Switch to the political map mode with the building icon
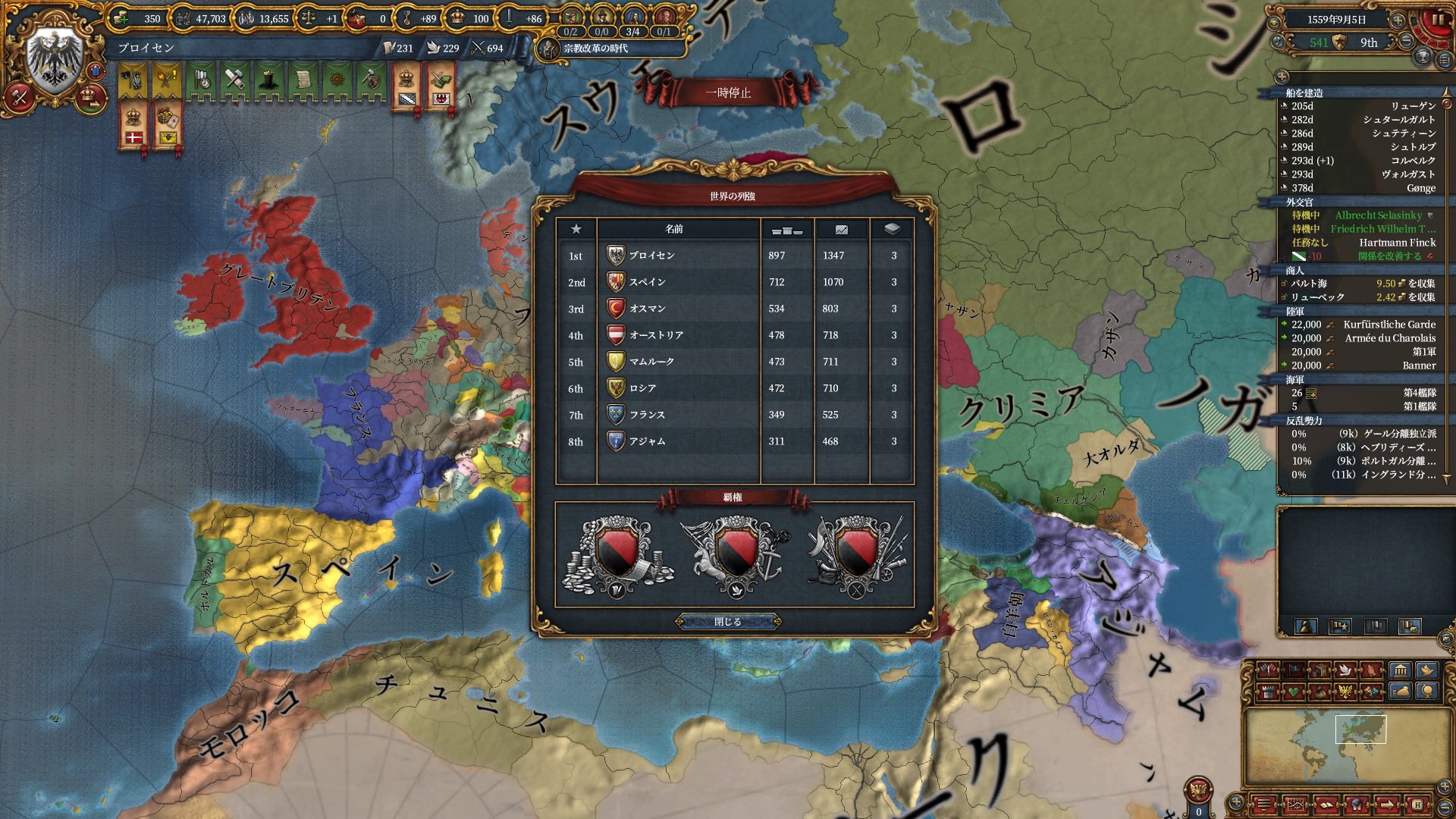 [1400, 670]
